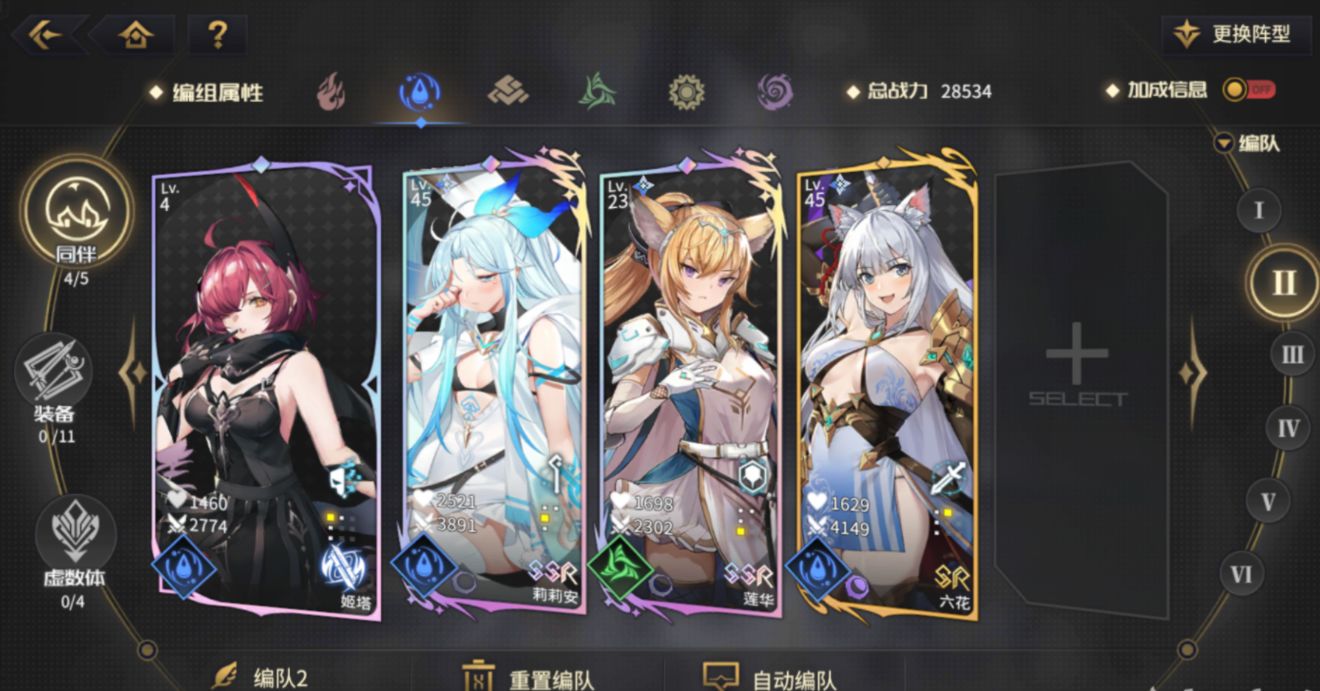This screenshot has height=691, width=1320.
Task: Open the question mark help
Action: (x=217, y=35)
